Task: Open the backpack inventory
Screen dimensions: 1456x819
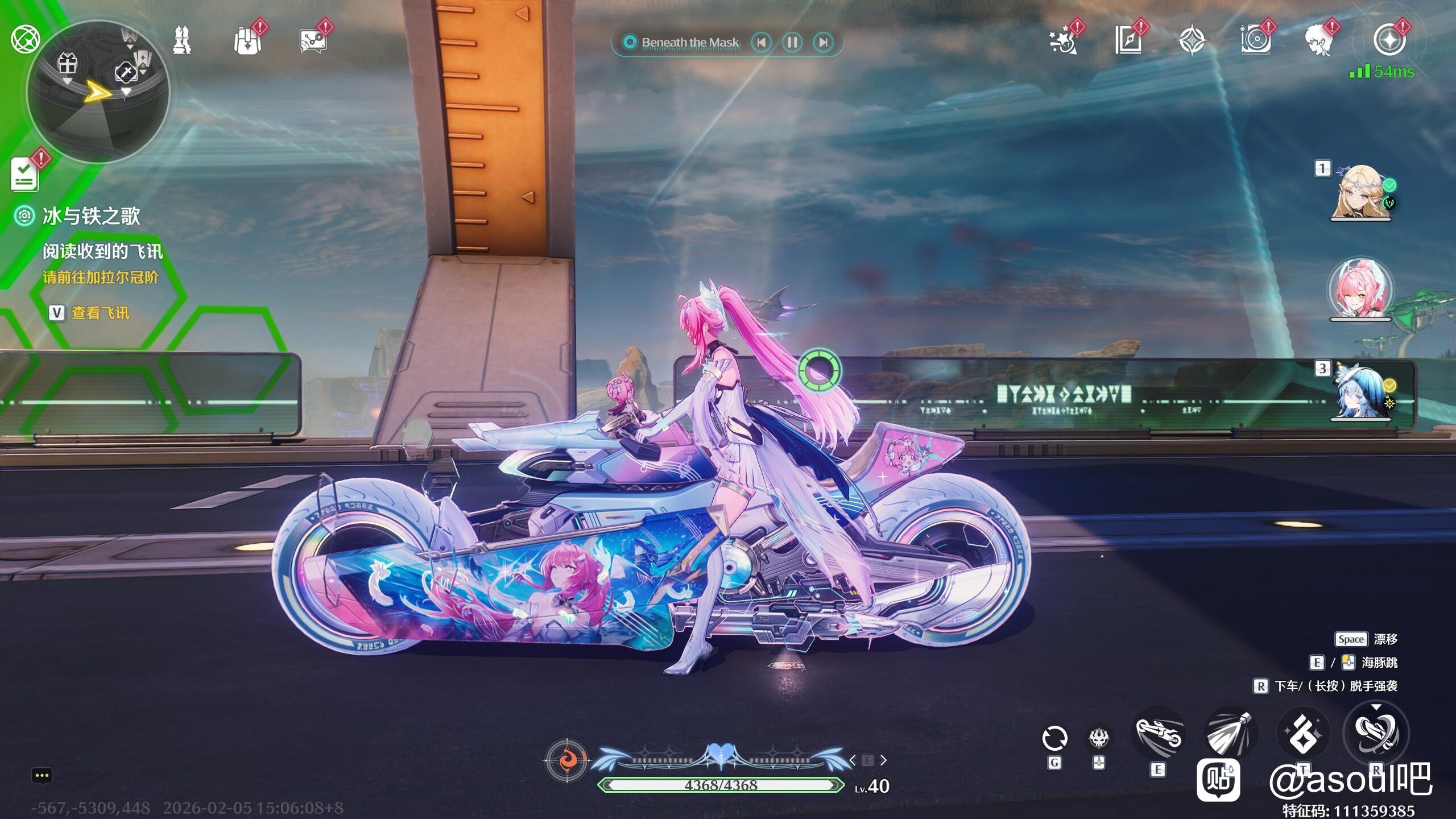Action: coord(247,41)
